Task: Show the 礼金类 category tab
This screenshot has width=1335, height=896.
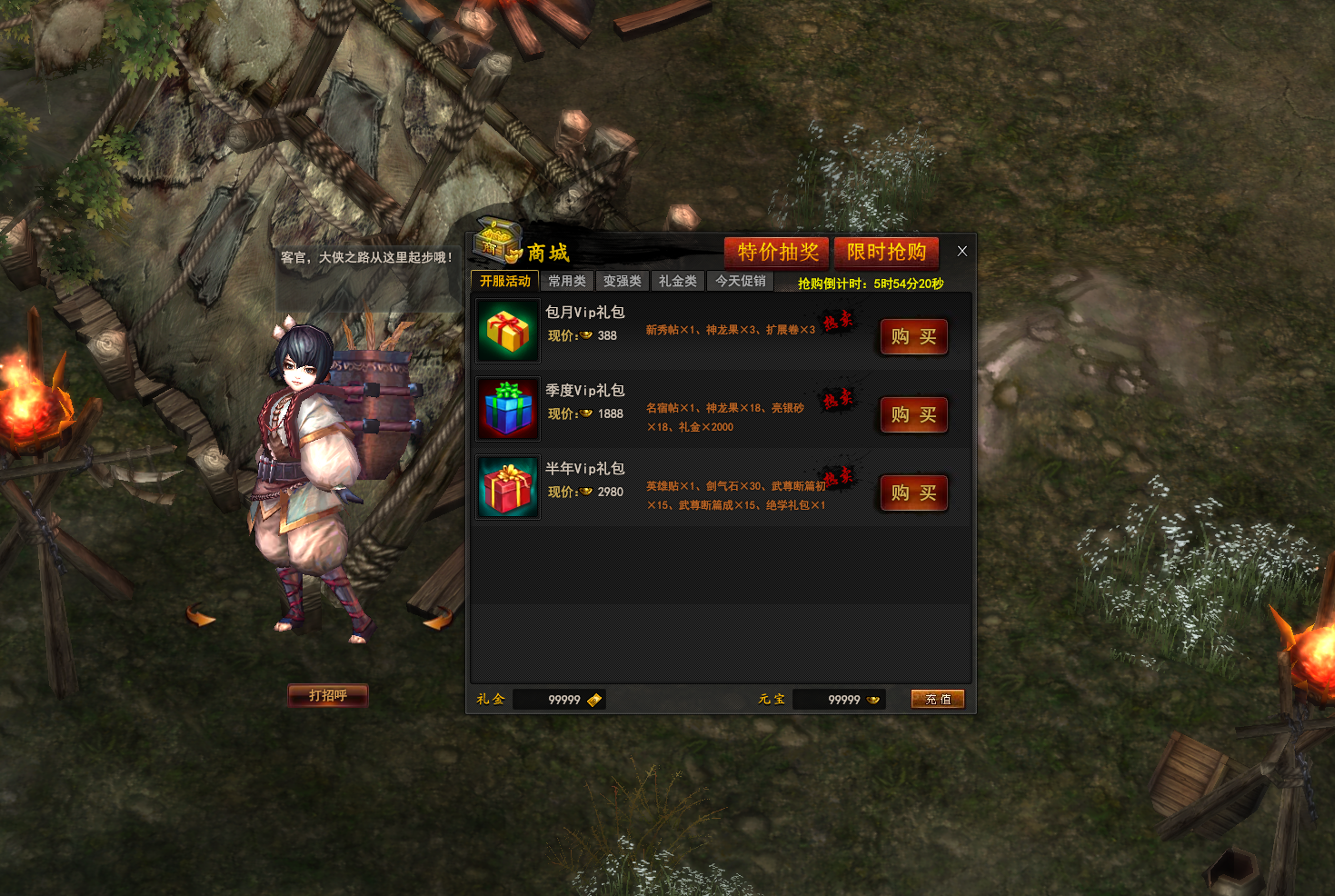Action: coord(678,282)
